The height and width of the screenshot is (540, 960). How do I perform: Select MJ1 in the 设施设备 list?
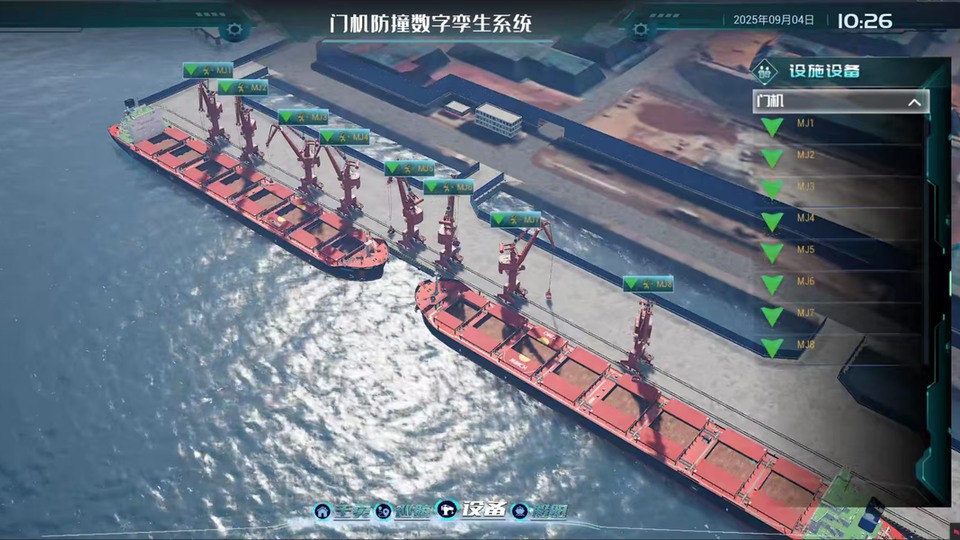[805, 124]
